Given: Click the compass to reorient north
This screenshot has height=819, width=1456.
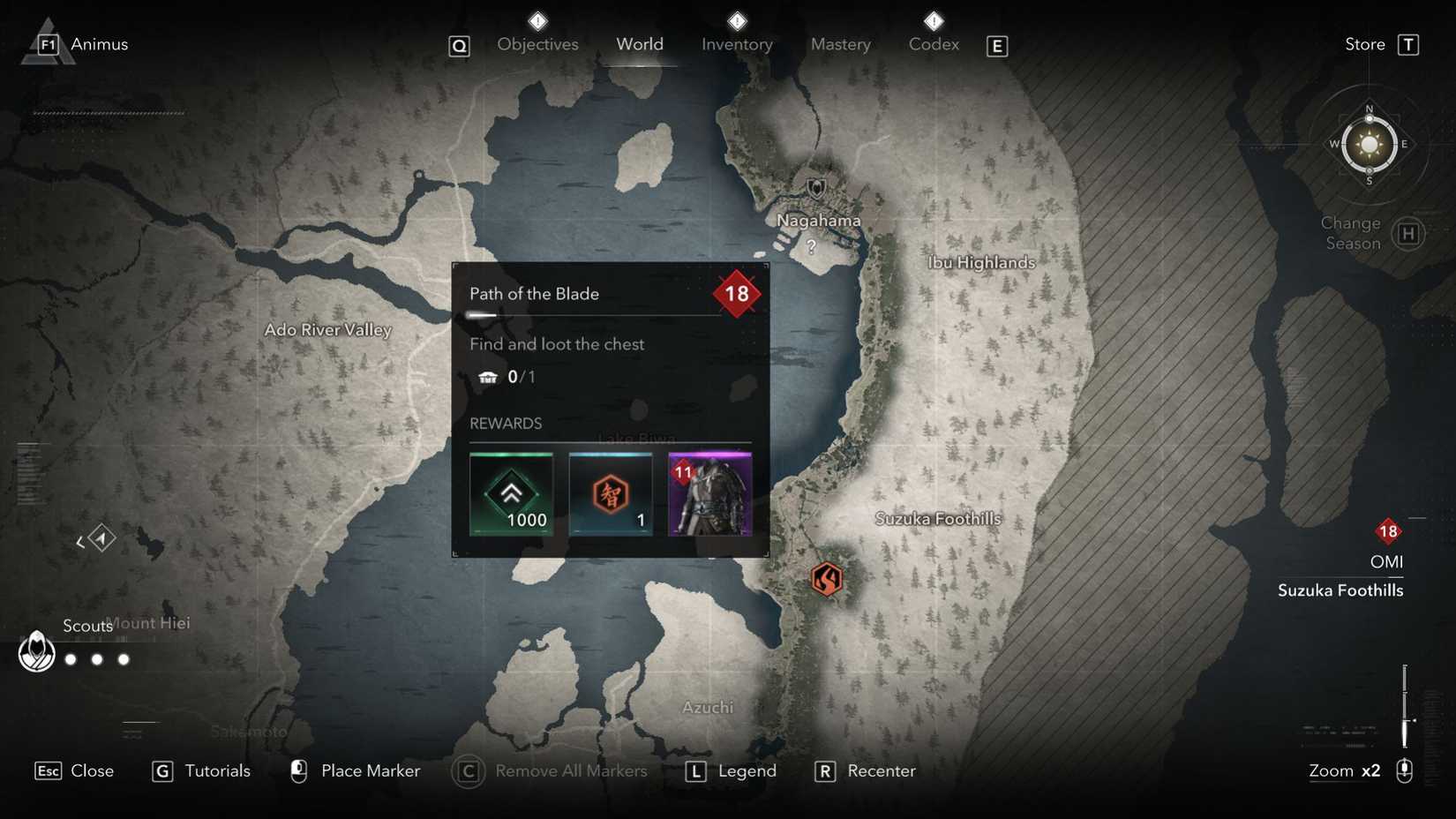Looking at the screenshot, I should (x=1369, y=144).
